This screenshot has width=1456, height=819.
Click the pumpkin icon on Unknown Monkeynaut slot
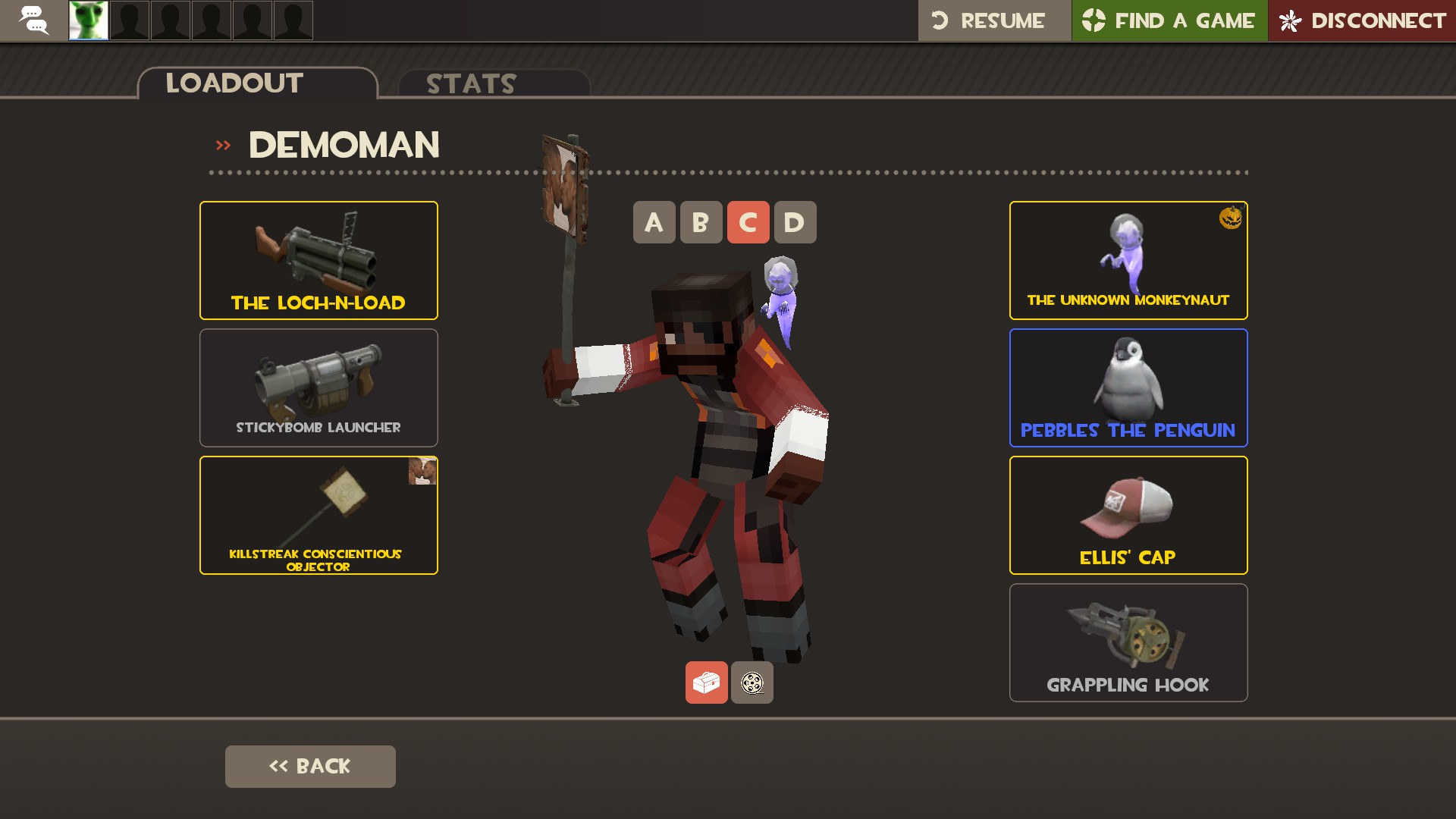pyautogui.click(x=1232, y=219)
